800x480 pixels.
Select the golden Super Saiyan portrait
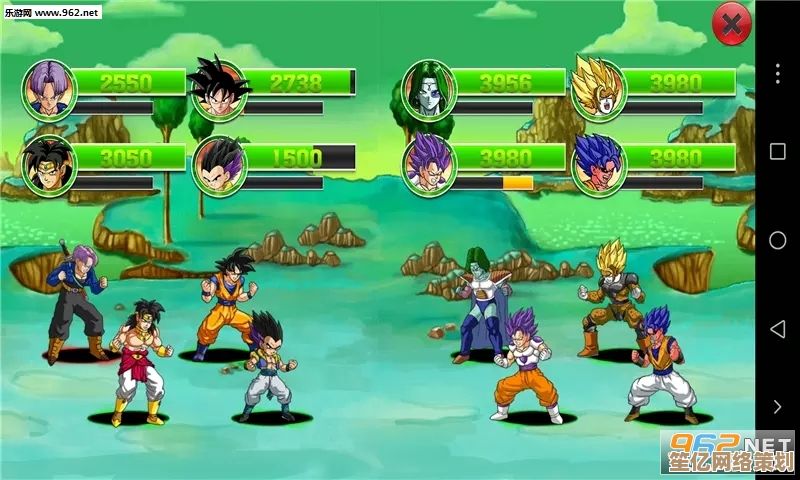tap(598, 88)
